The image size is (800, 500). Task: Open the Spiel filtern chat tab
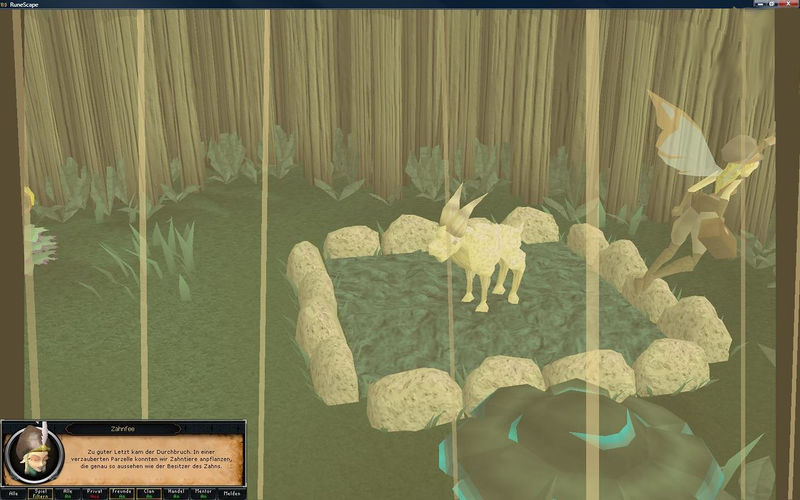click(42, 492)
